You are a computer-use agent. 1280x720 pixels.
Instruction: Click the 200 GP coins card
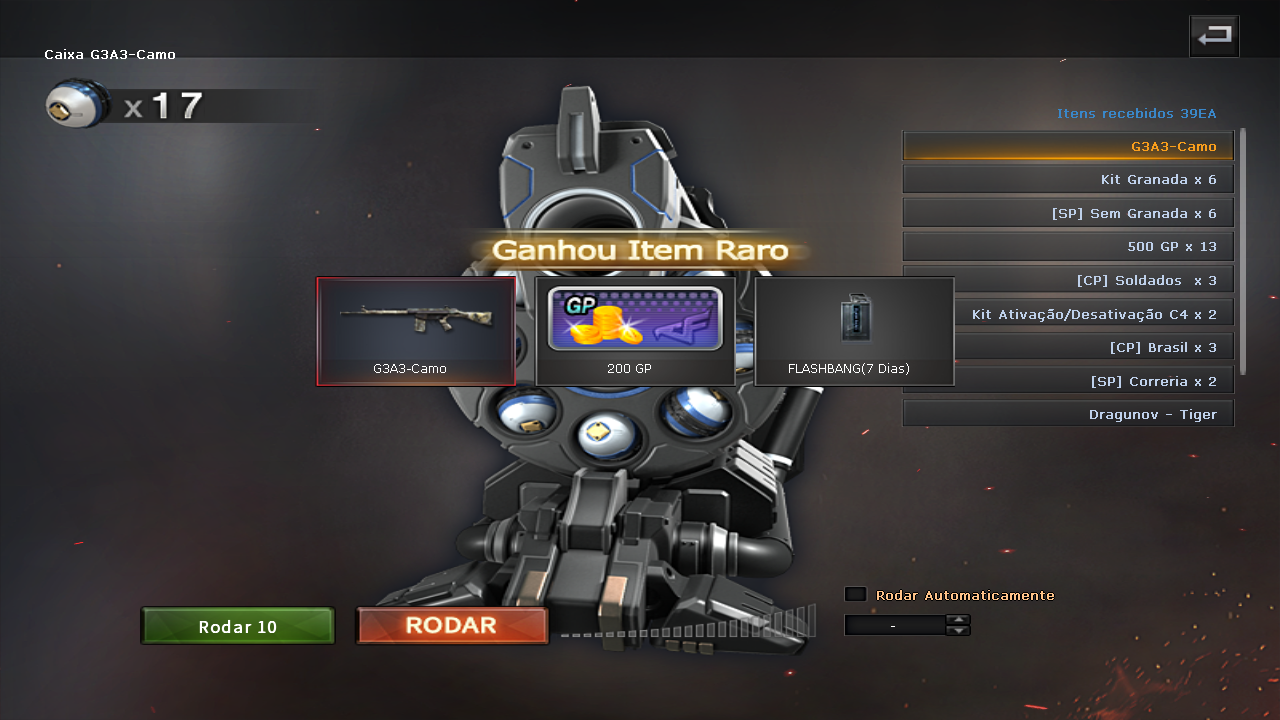click(x=636, y=330)
